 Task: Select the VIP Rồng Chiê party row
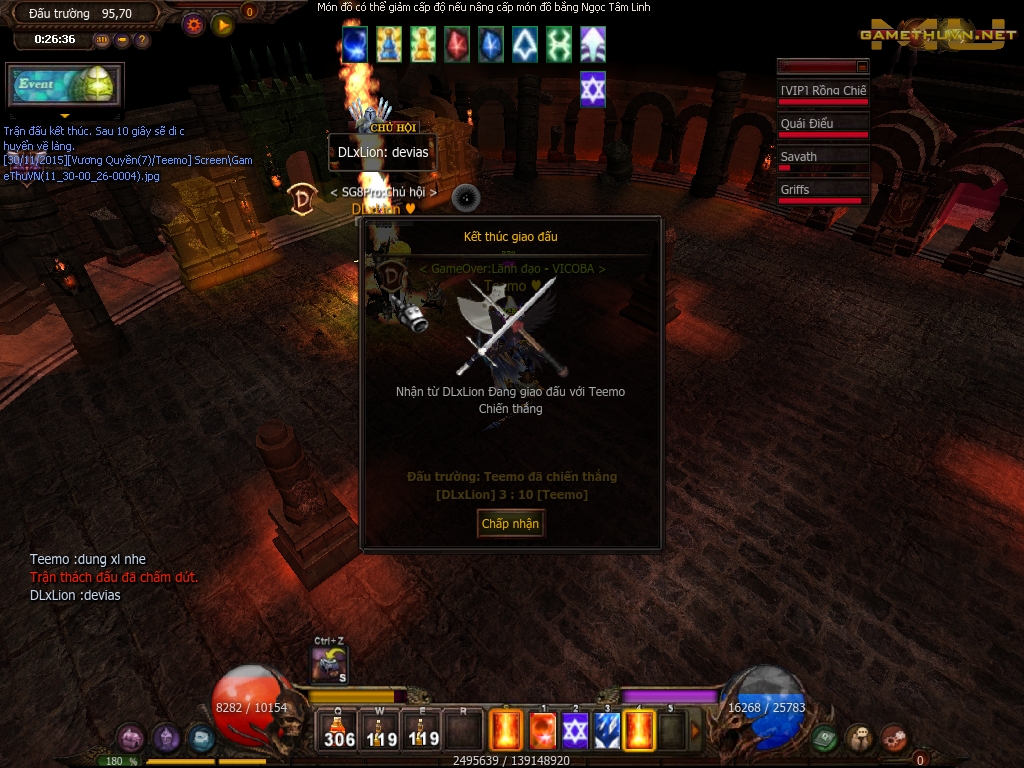click(x=822, y=91)
